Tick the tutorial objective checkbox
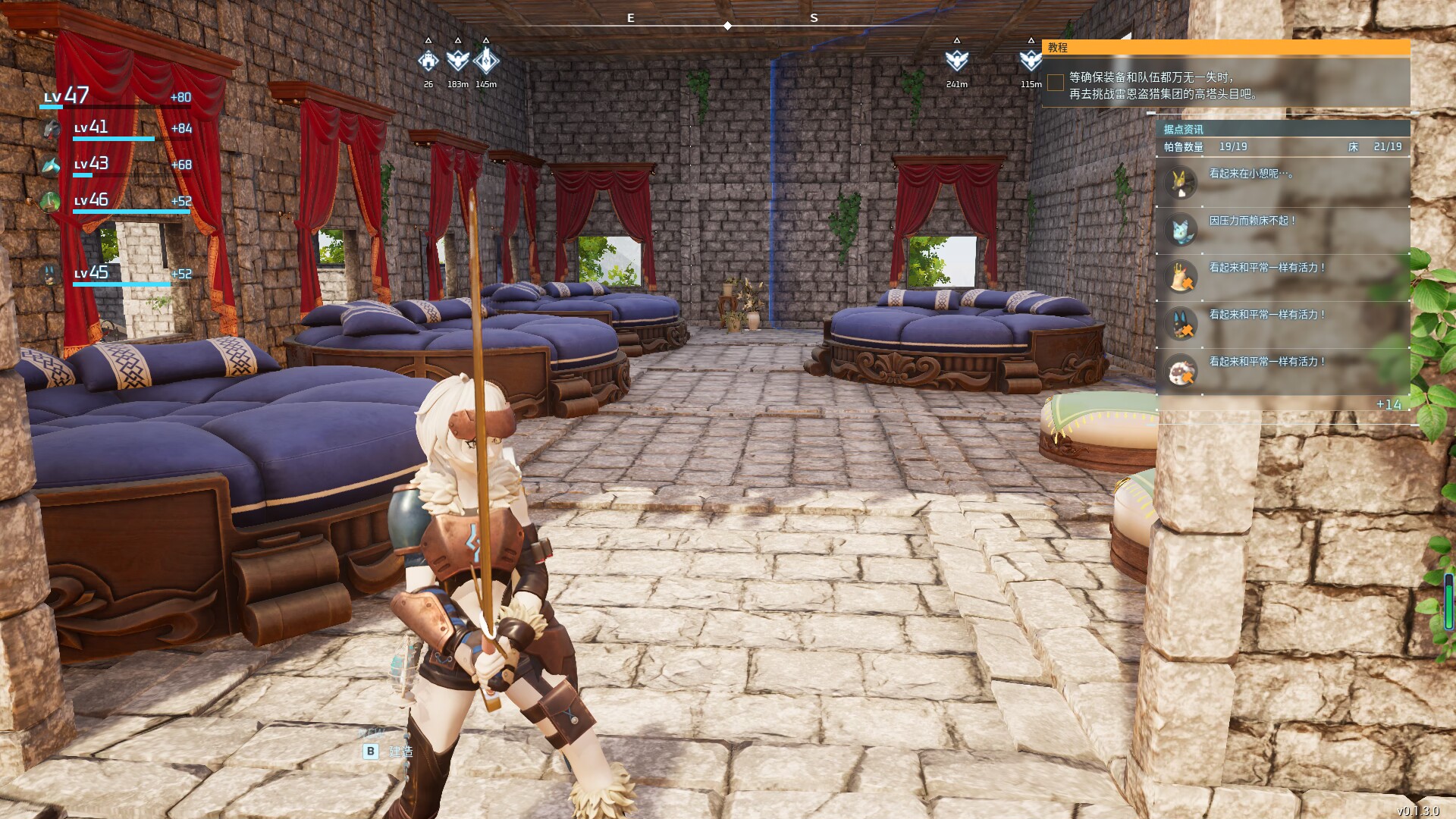This screenshot has width=1456, height=819. 1055,83
